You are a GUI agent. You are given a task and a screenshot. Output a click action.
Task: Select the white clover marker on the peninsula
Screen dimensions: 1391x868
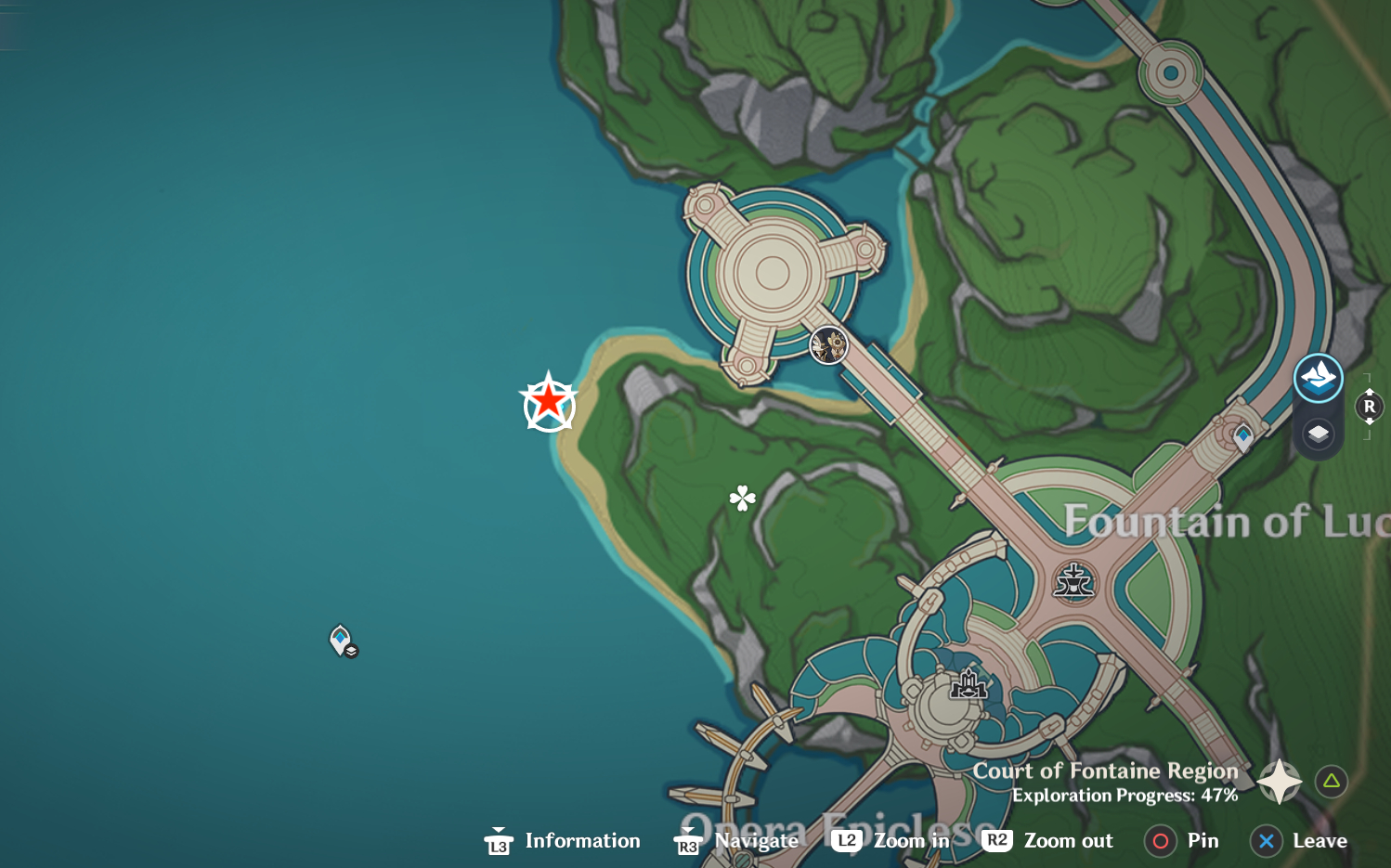tap(743, 499)
